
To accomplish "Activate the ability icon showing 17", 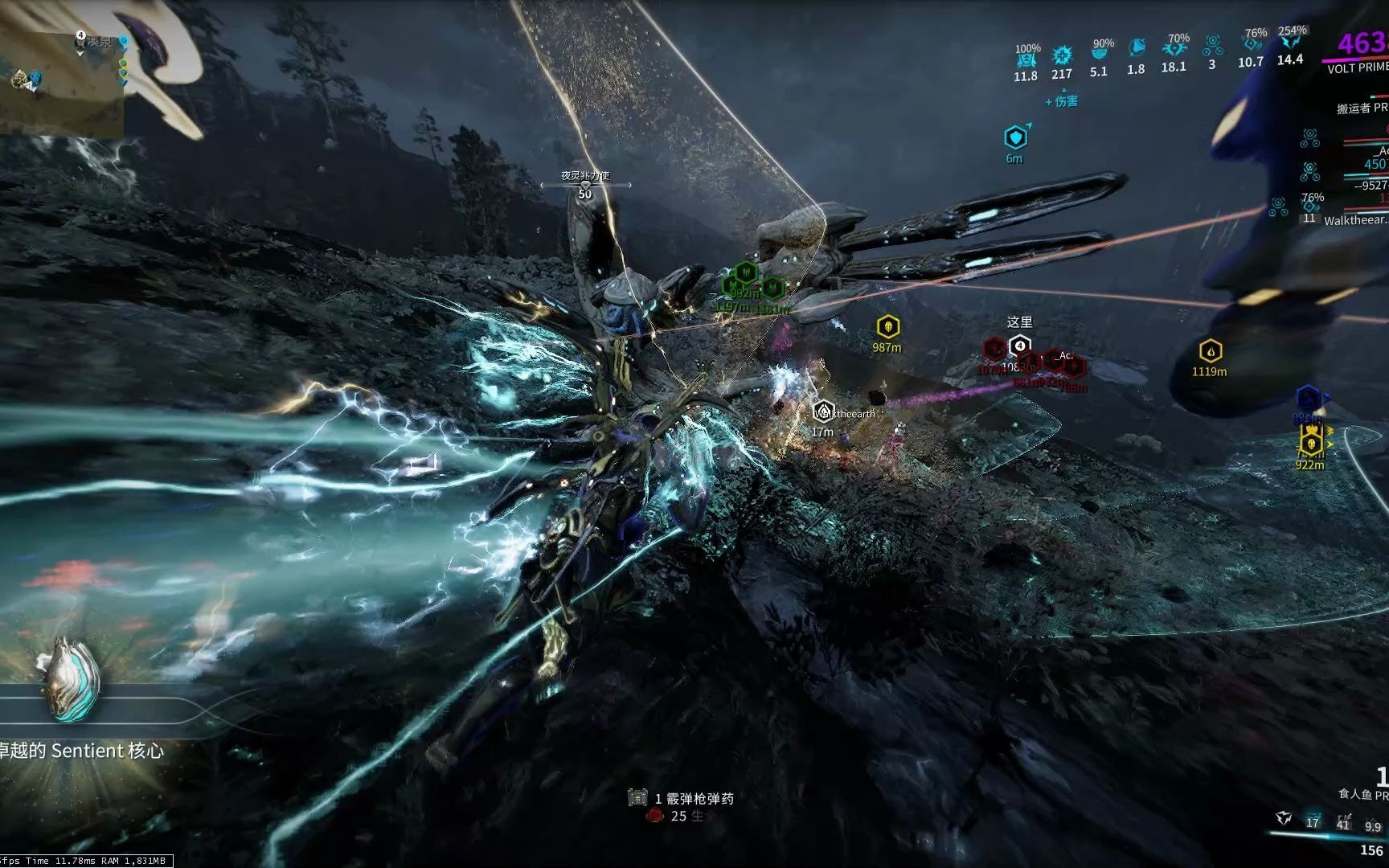I will 1313,819.
